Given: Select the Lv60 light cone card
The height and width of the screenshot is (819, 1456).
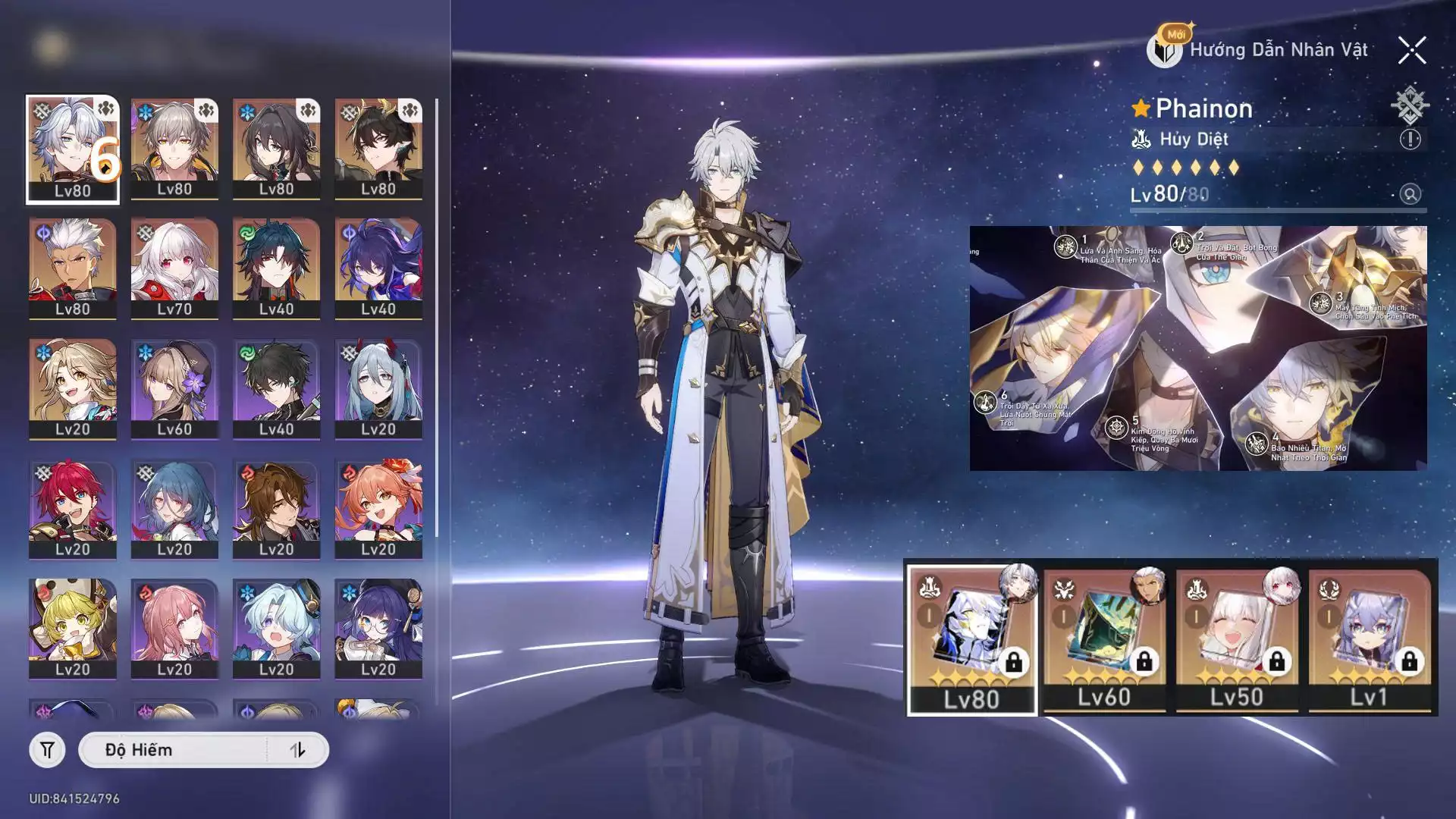Looking at the screenshot, I should tap(1104, 639).
